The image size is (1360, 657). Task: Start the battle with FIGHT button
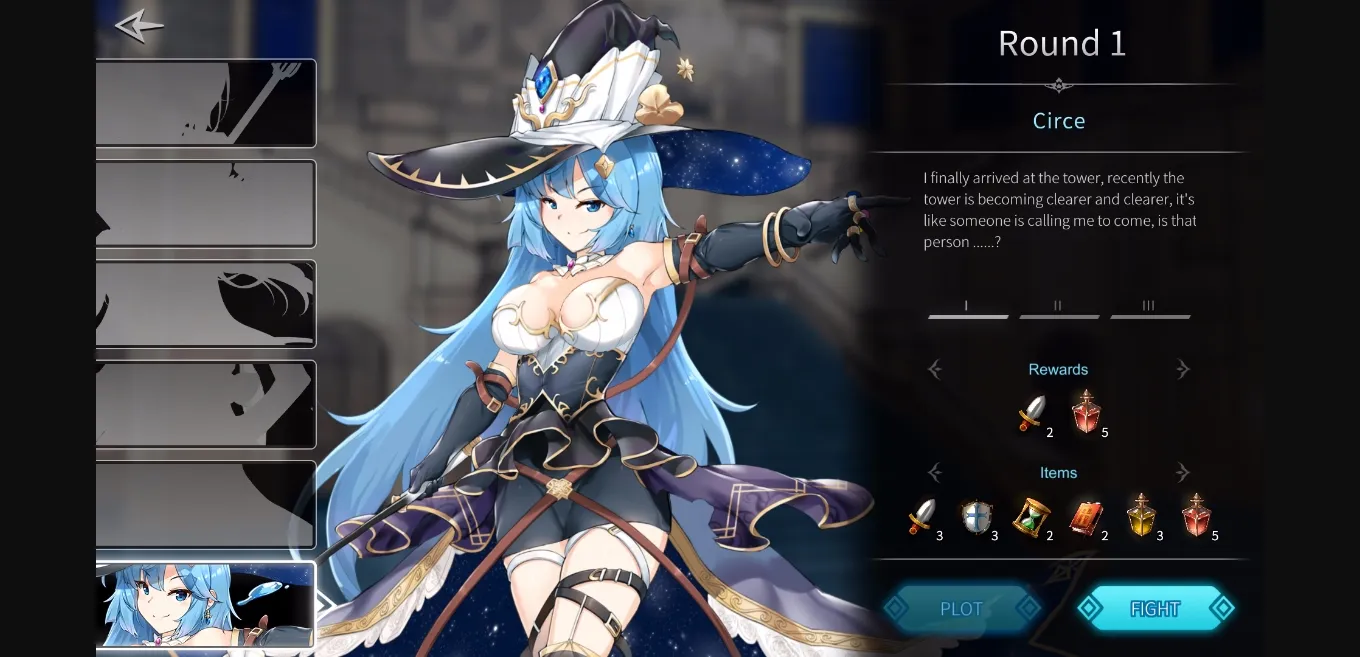click(1155, 608)
